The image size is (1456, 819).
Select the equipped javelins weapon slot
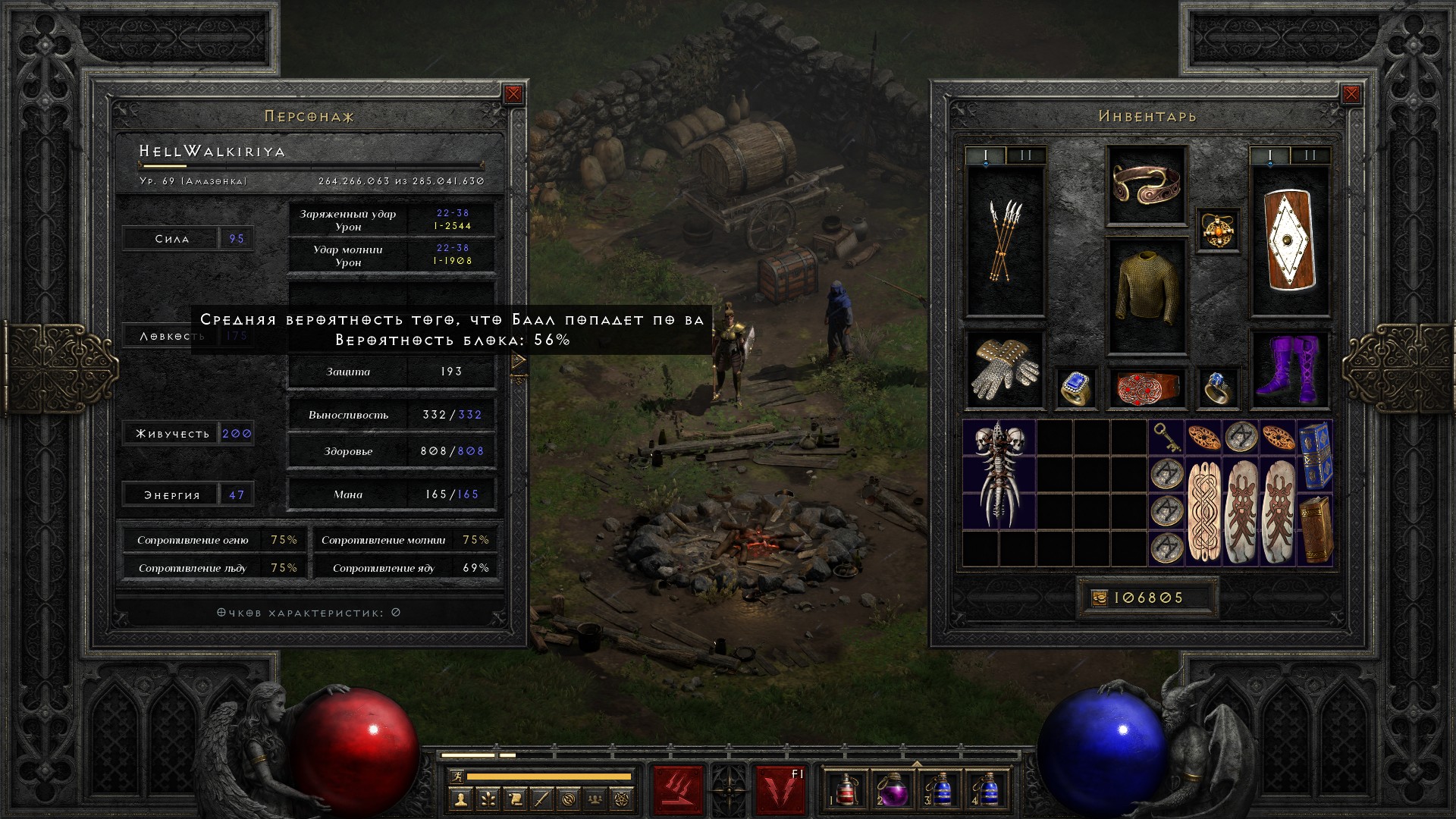pos(1005,240)
